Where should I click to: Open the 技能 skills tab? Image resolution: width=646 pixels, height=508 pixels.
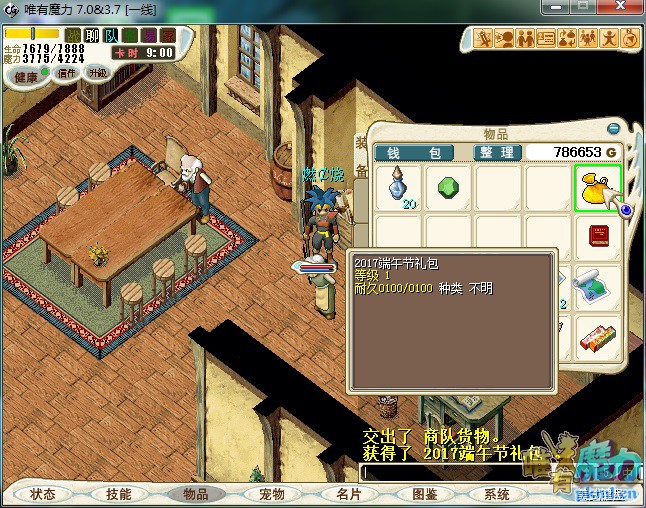119,494
